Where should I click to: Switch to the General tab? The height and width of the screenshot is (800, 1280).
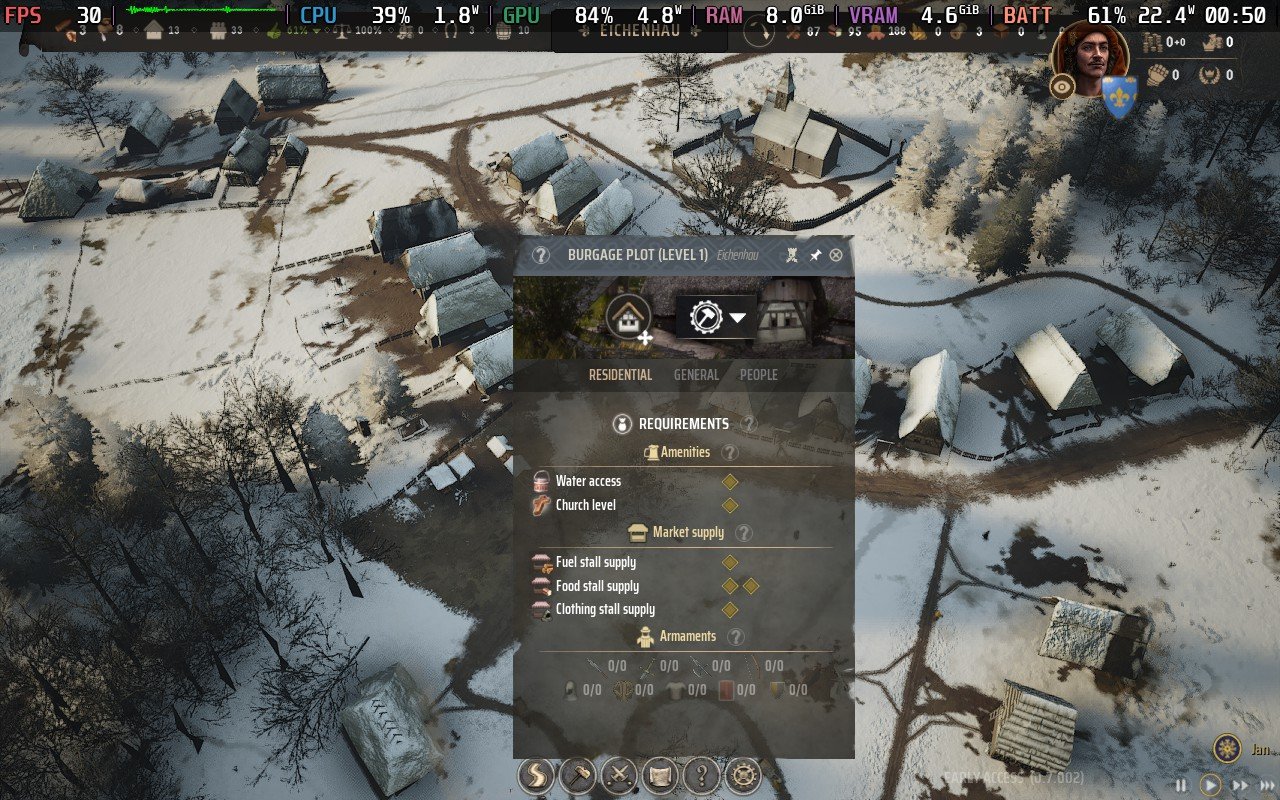pyautogui.click(x=696, y=375)
